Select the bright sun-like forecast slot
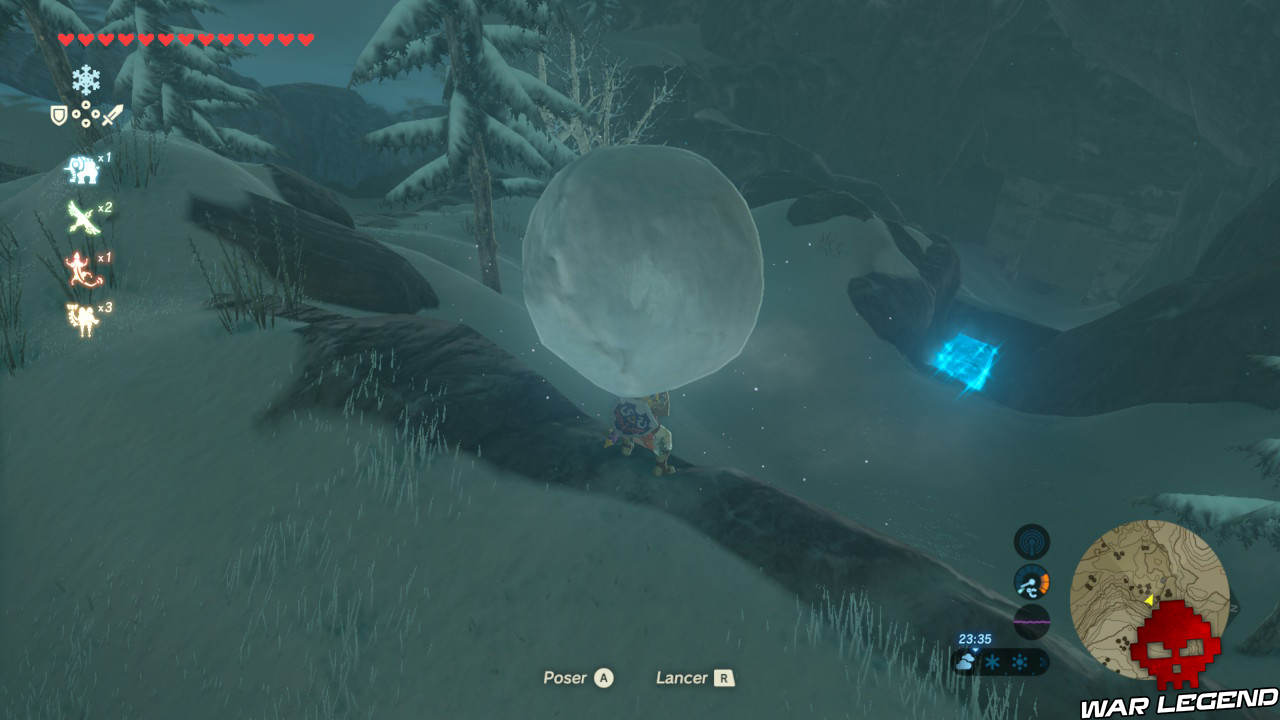The height and width of the screenshot is (720, 1280). pyautogui.click(x=1018, y=662)
